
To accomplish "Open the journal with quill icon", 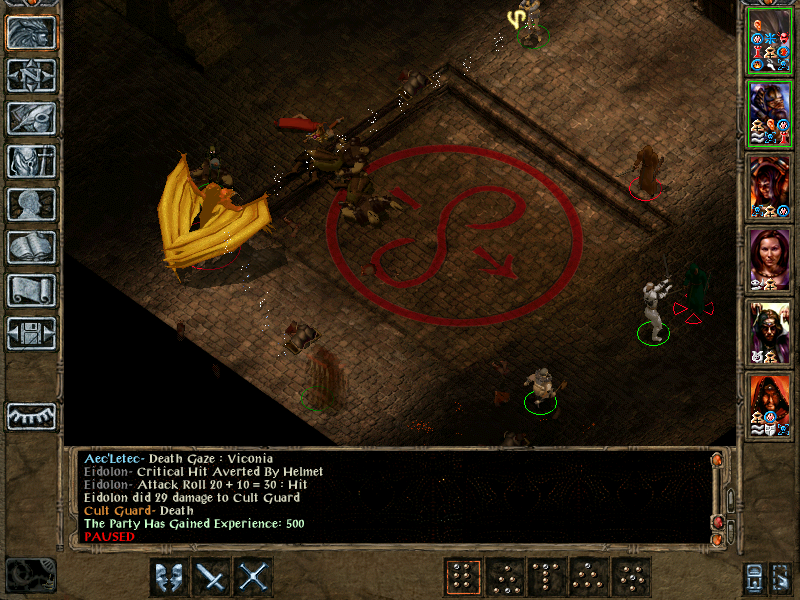I will coord(31,118).
